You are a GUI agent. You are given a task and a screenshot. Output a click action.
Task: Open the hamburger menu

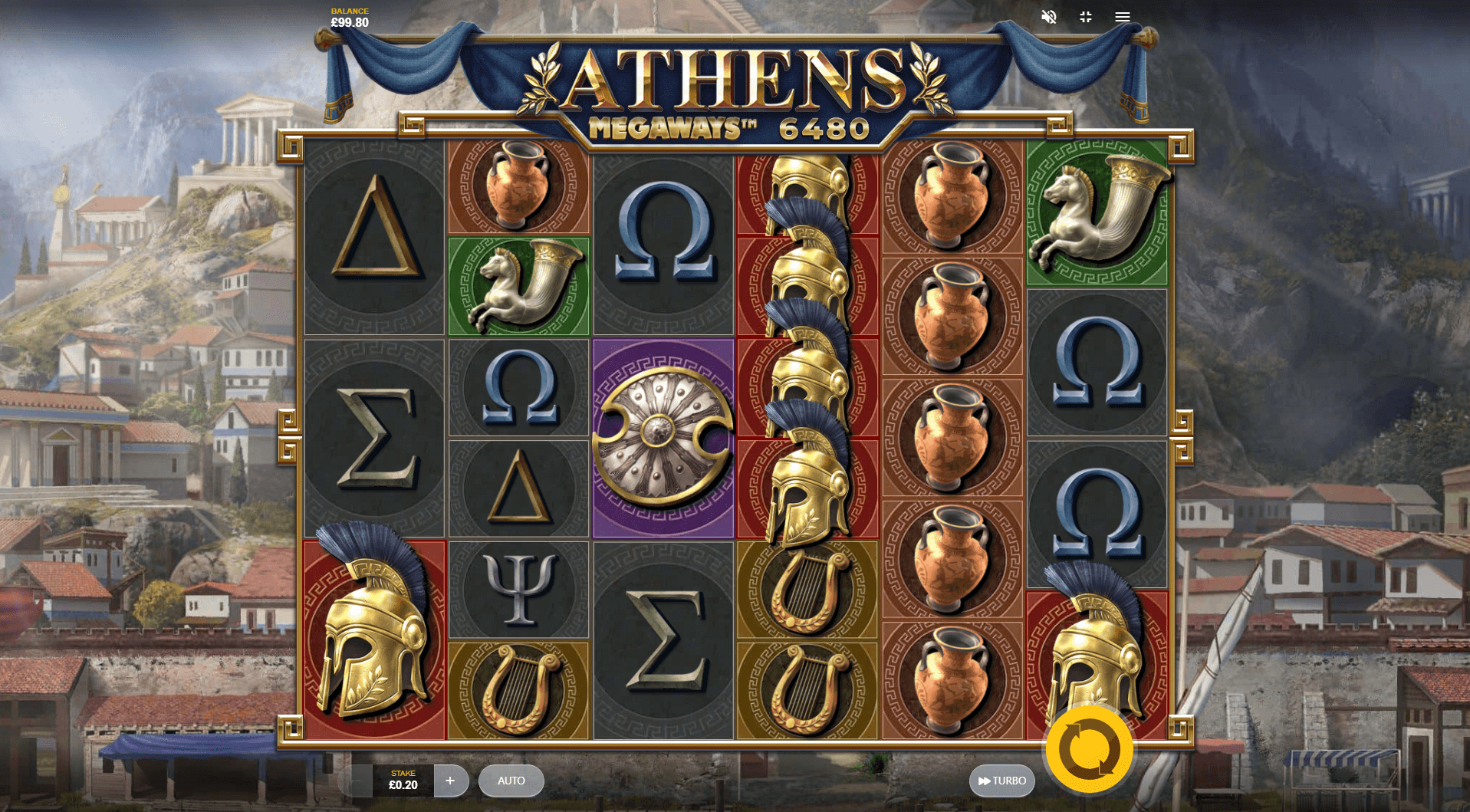point(1122,17)
